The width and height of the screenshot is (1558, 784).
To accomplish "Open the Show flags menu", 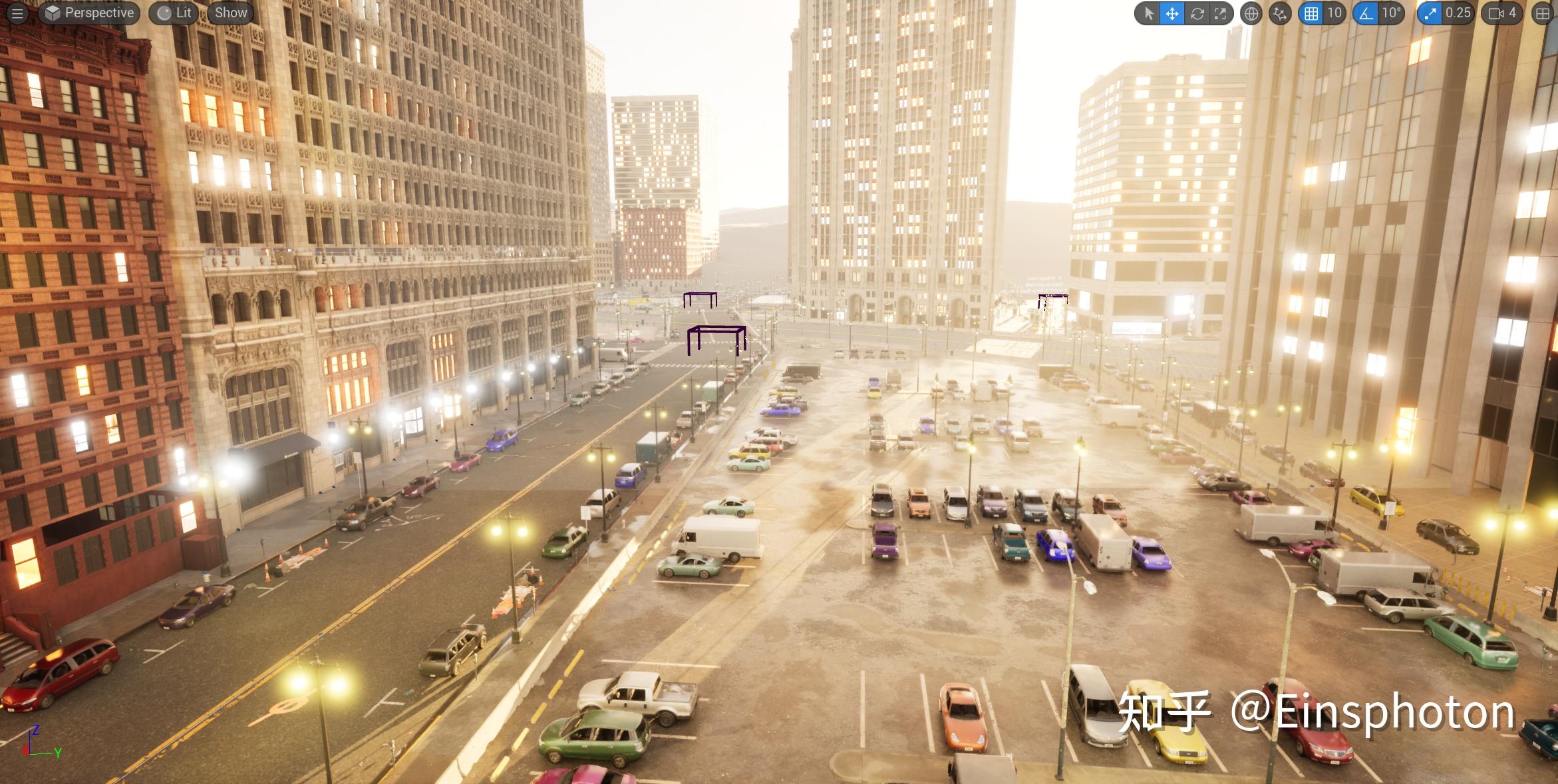I will (x=231, y=13).
